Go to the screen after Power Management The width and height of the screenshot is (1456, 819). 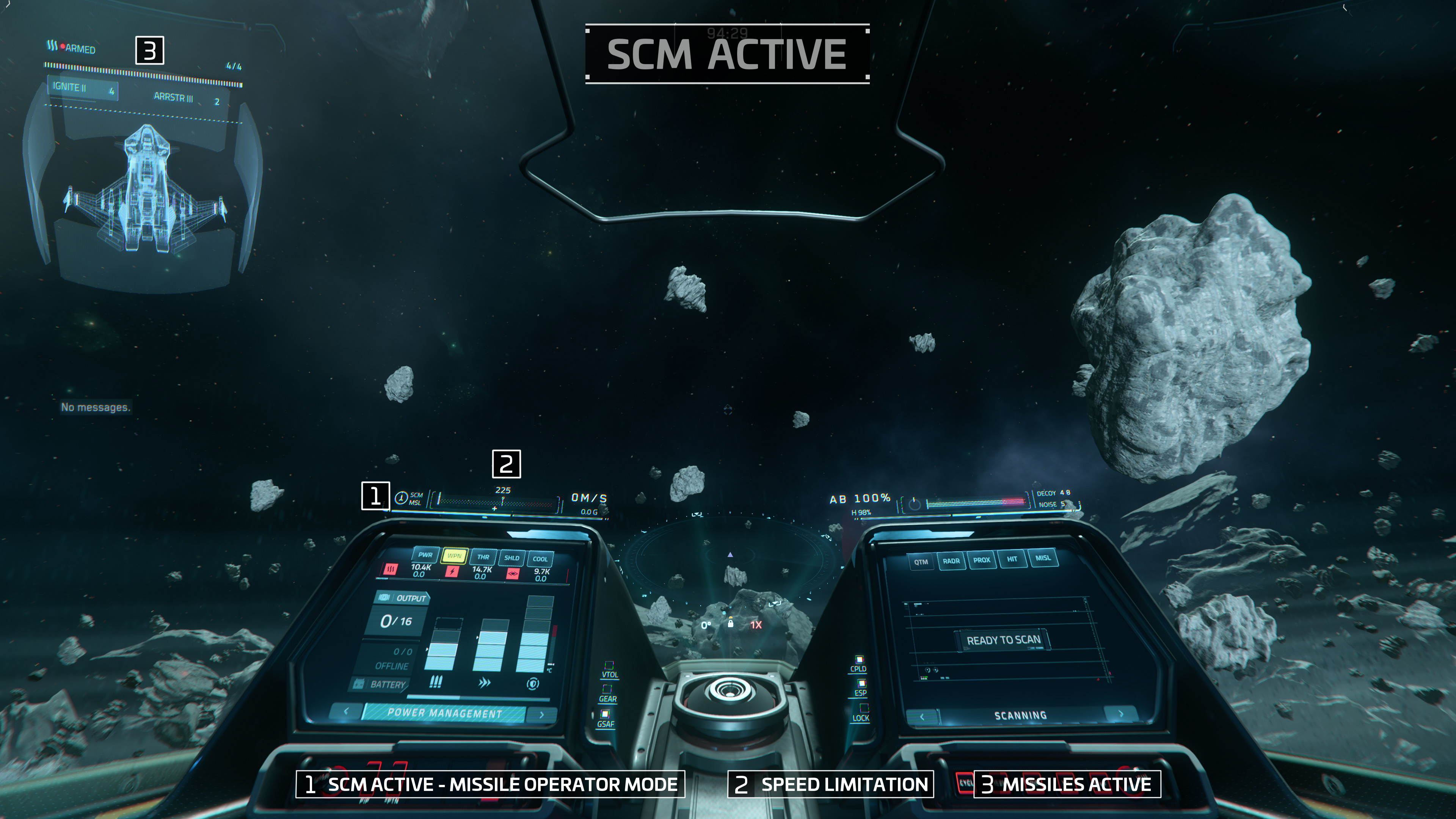pyautogui.click(x=541, y=715)
